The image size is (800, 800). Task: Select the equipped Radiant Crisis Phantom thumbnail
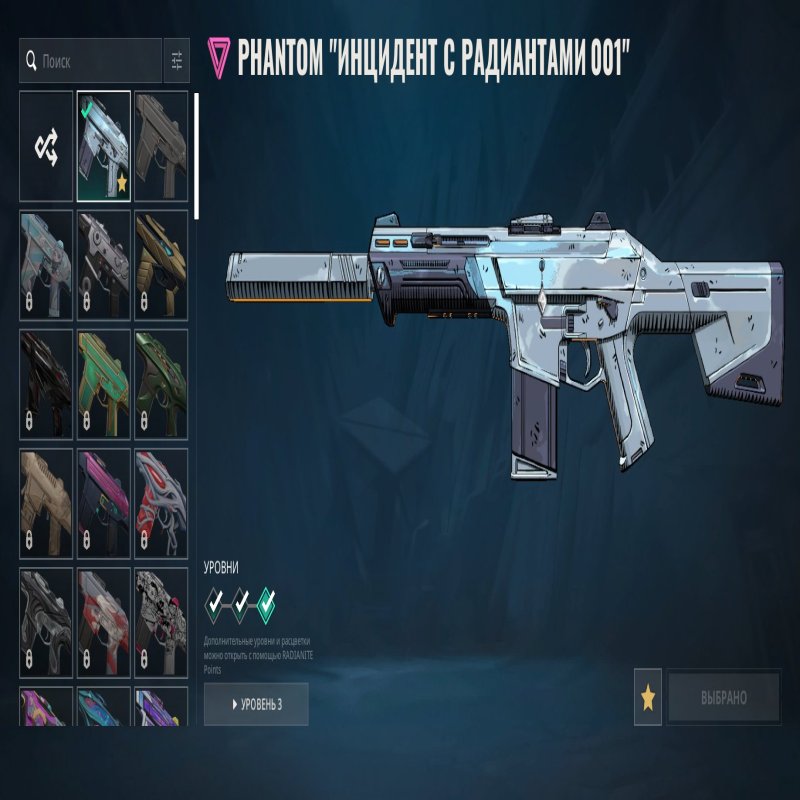pyautogui.click(x=104, y=147)
